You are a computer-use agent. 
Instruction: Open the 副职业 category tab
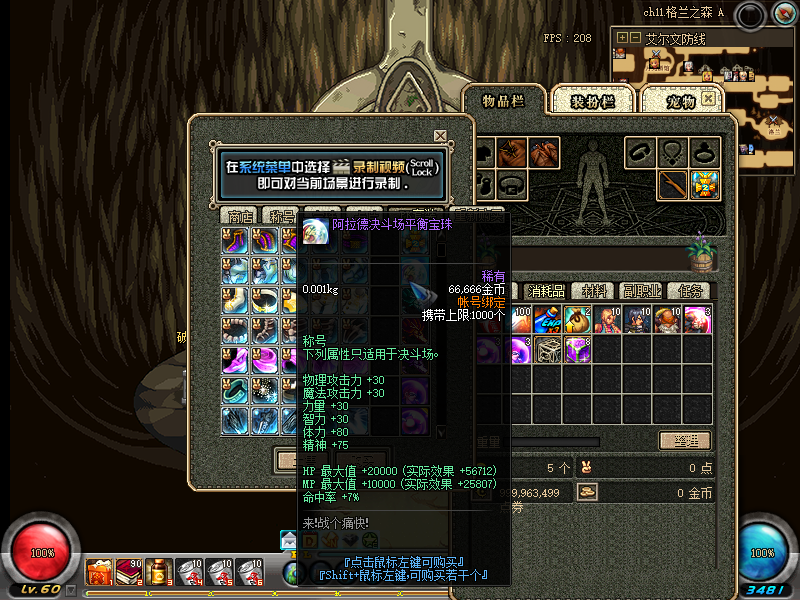pyautogui.click(x=641, y=291)
